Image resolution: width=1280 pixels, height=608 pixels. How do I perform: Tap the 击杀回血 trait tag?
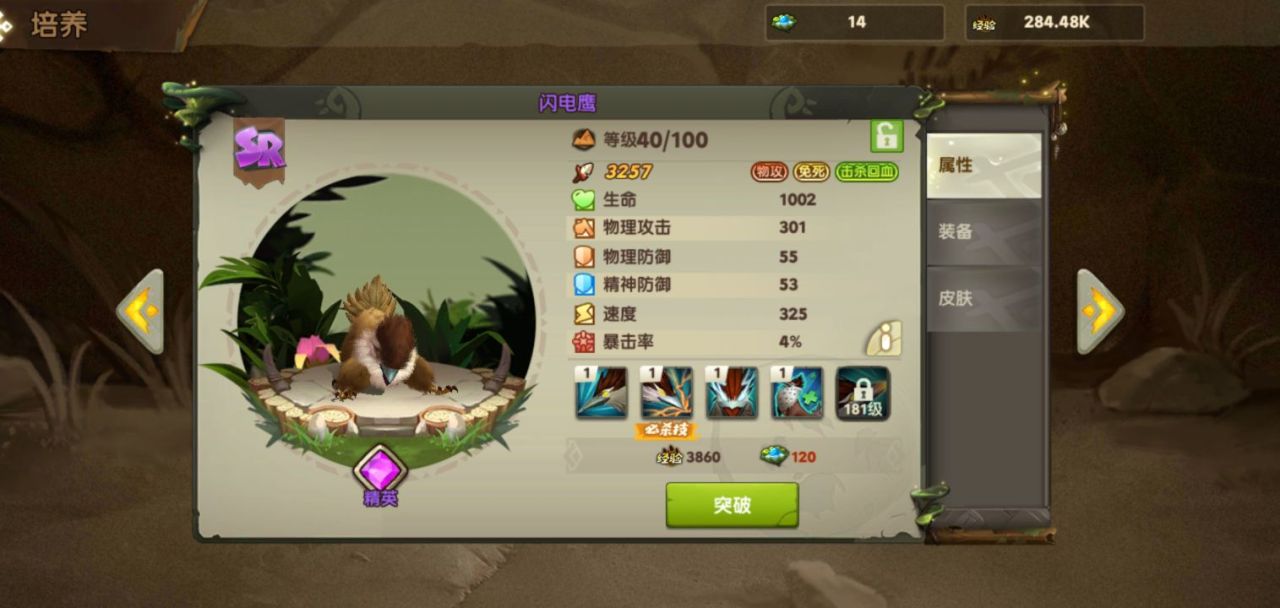[x=867, y=172]
